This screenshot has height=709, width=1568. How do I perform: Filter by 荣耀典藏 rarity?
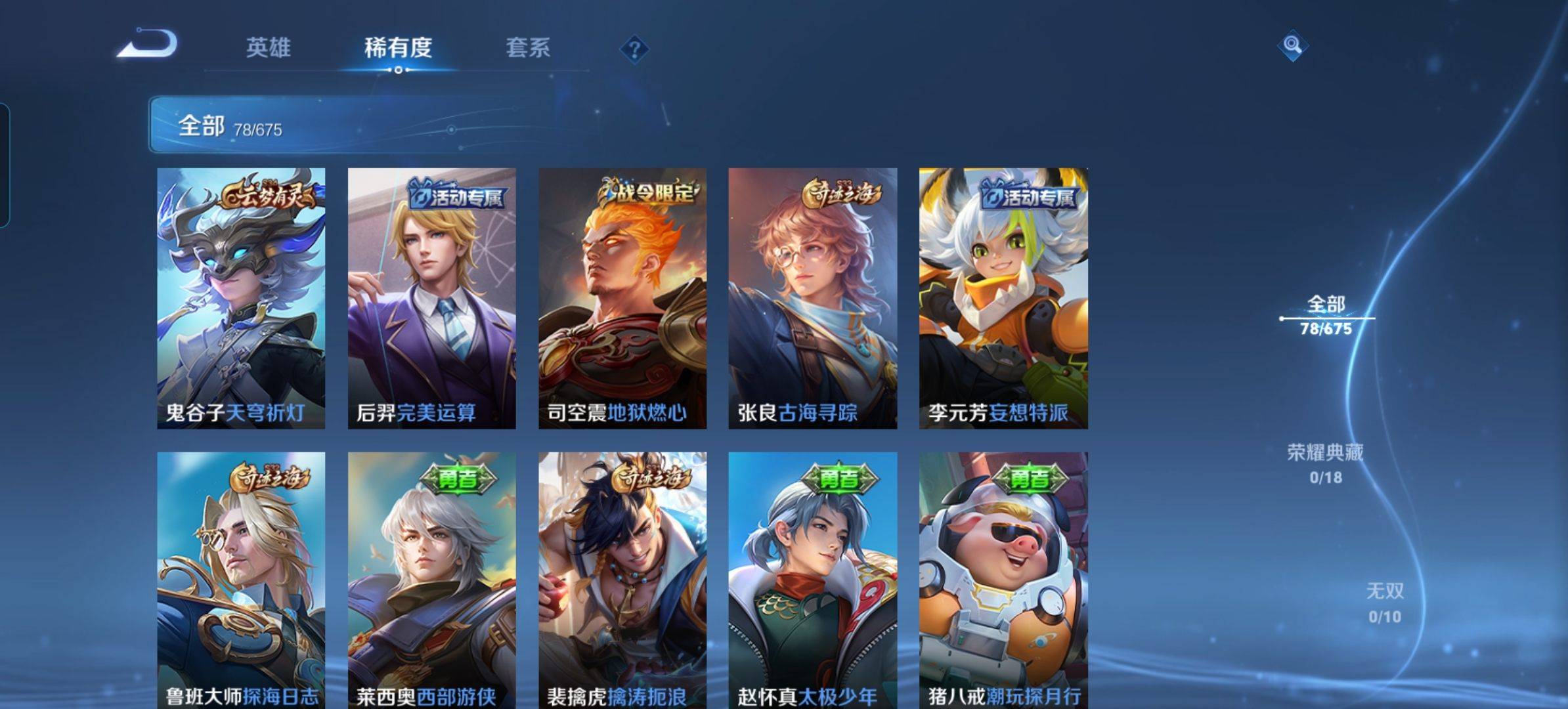point(1325,463)
